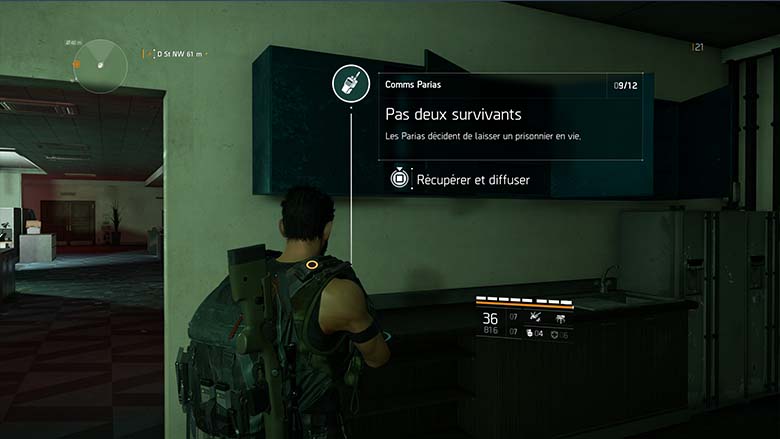Open the circular minimap
The height and width of the screenshot is (439, 780).
pos(101,65)
